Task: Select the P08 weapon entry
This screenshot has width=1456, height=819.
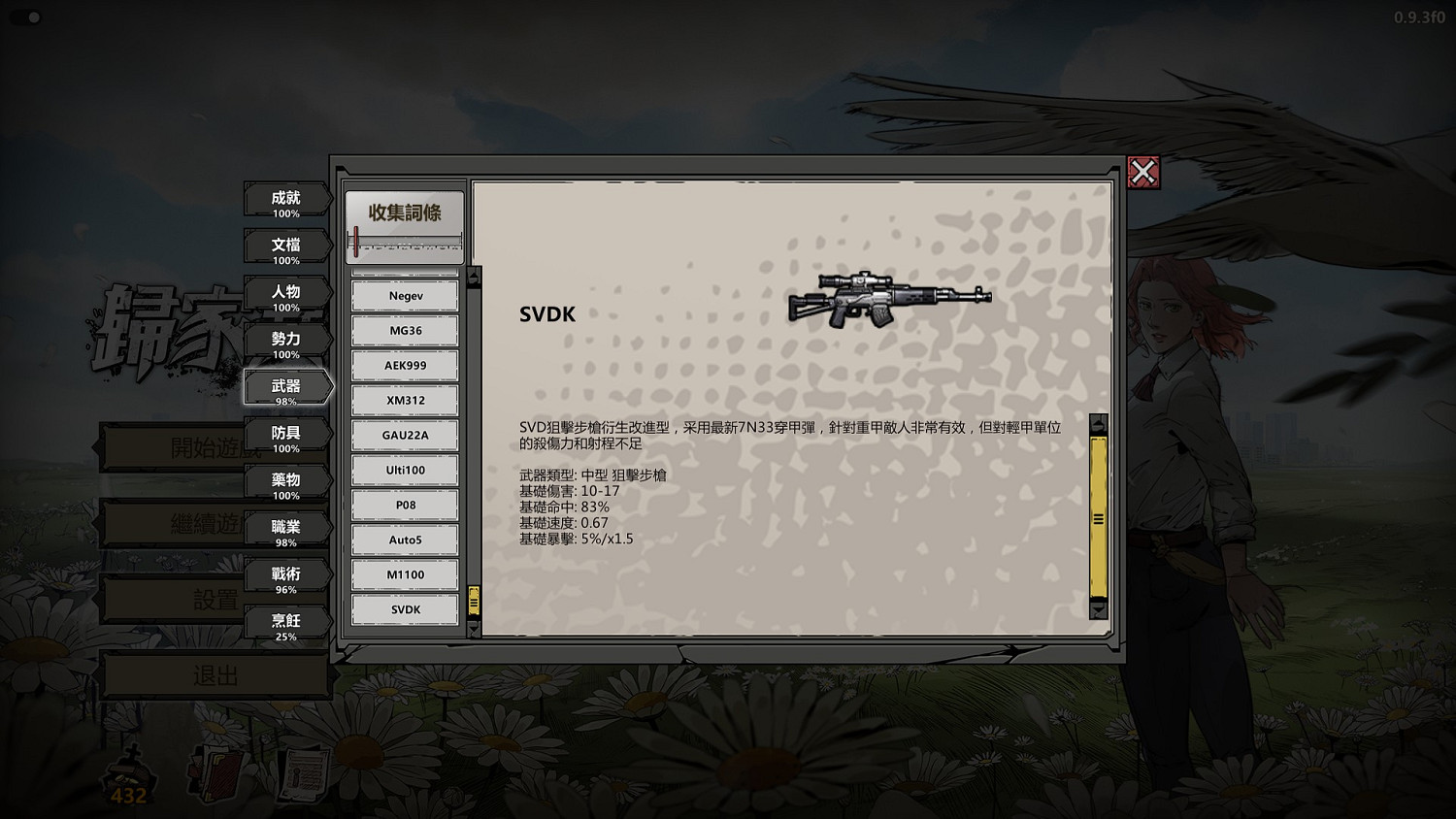Action: pos(404,505)
